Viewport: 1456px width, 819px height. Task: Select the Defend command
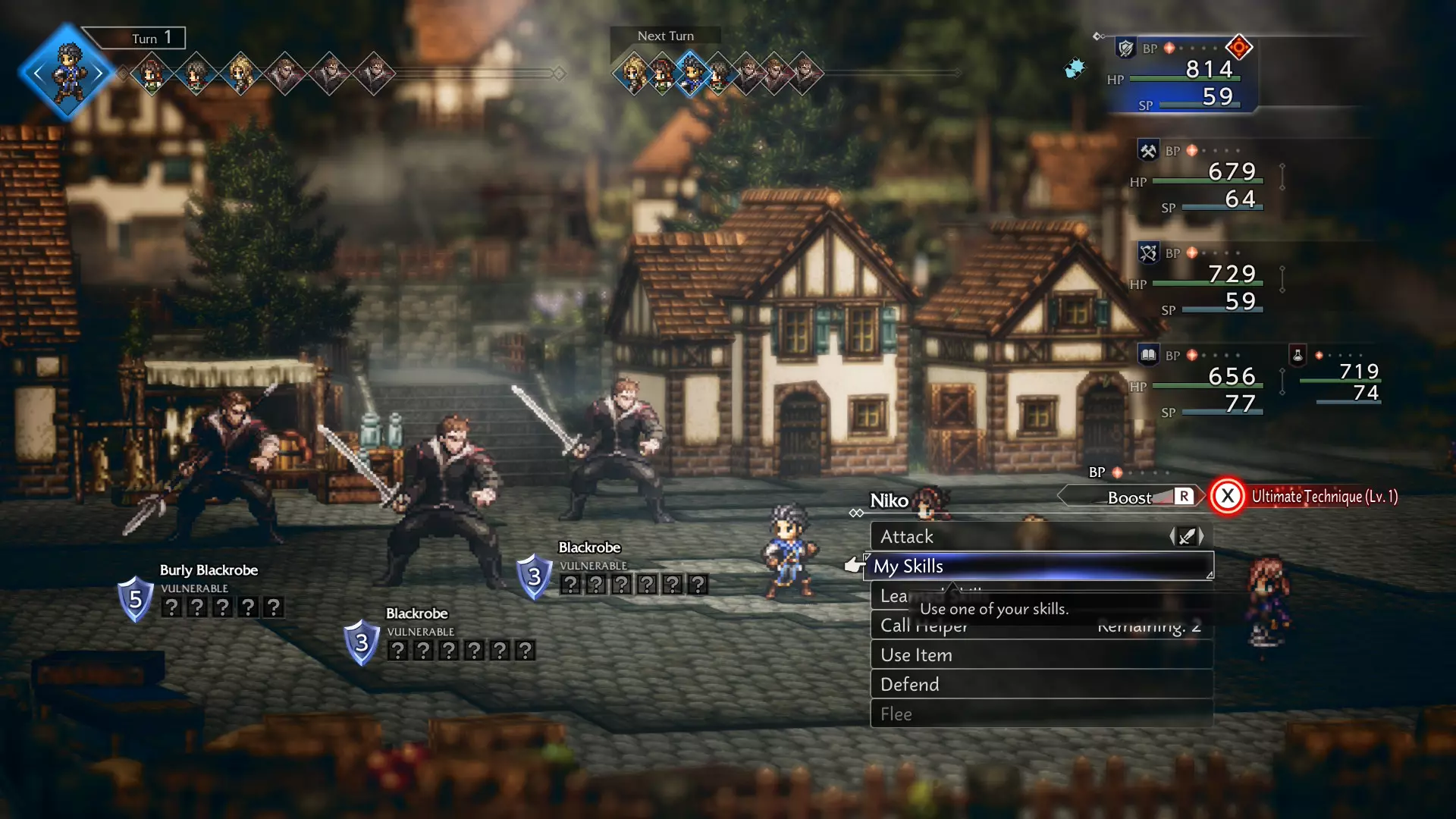1040,685
